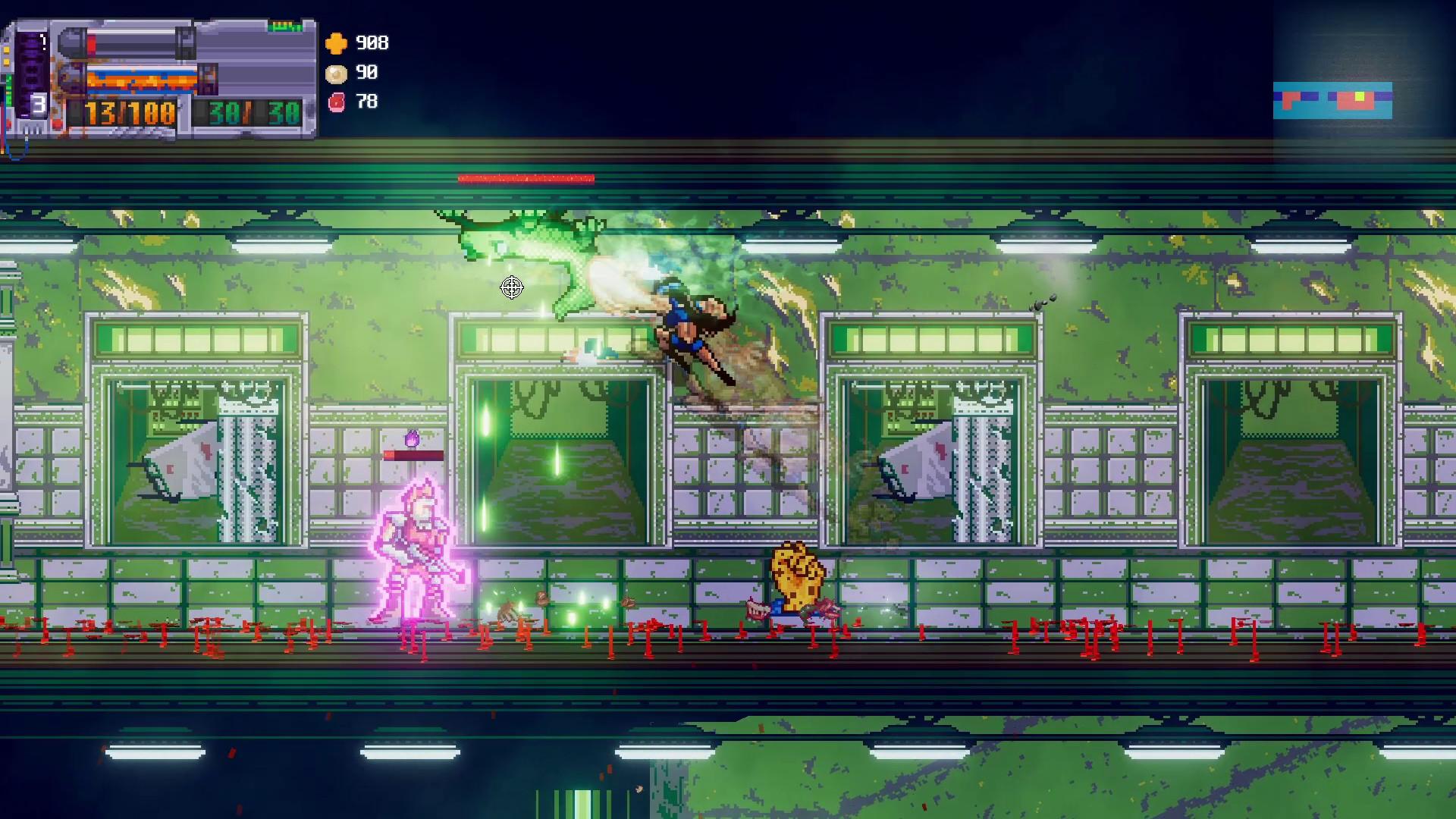Screen dimensions: 1456x819
Task: Select the orange cross currency icon
Action: (336, 43)
